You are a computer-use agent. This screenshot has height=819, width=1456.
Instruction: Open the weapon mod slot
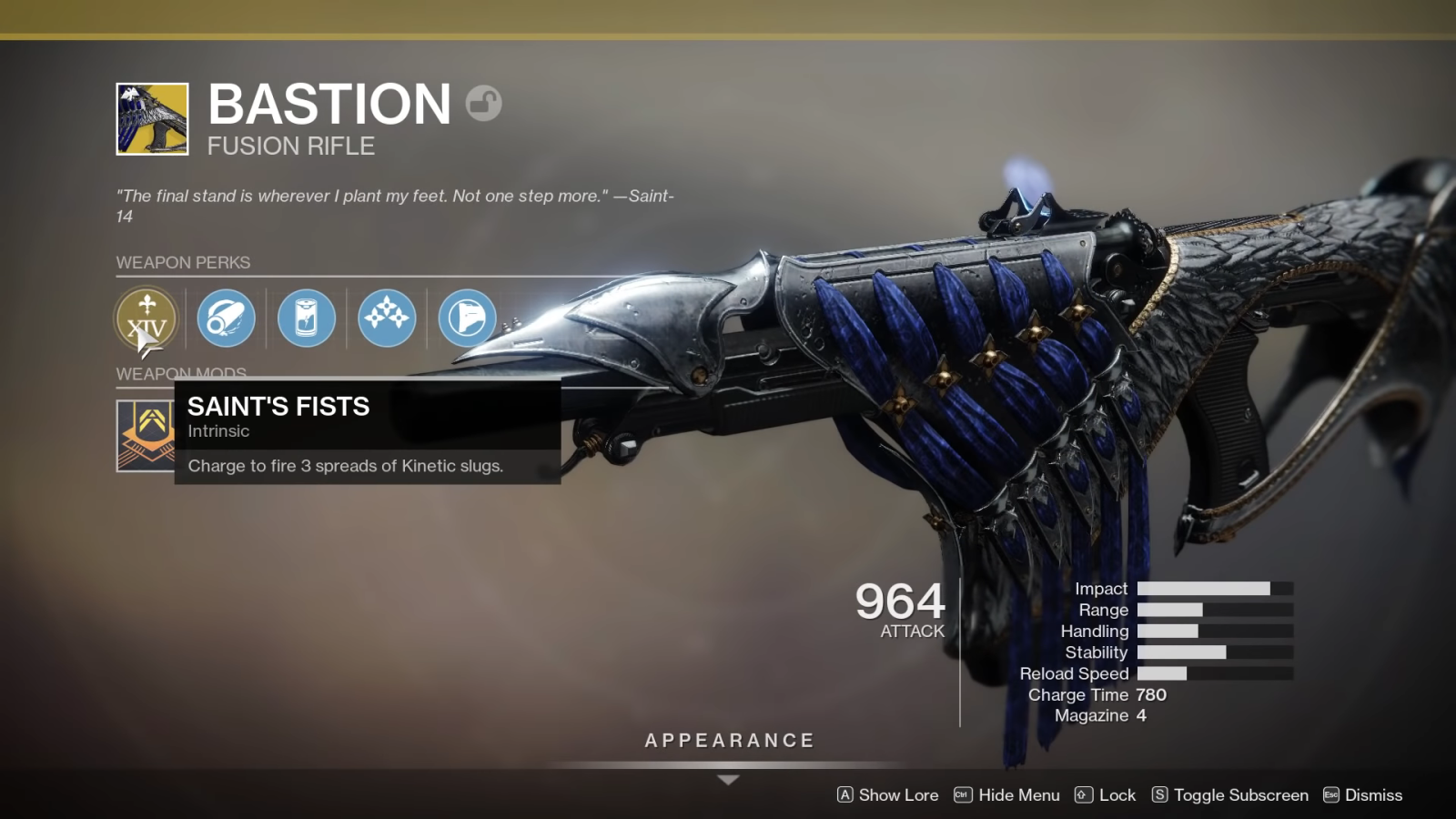click(146, 435)
